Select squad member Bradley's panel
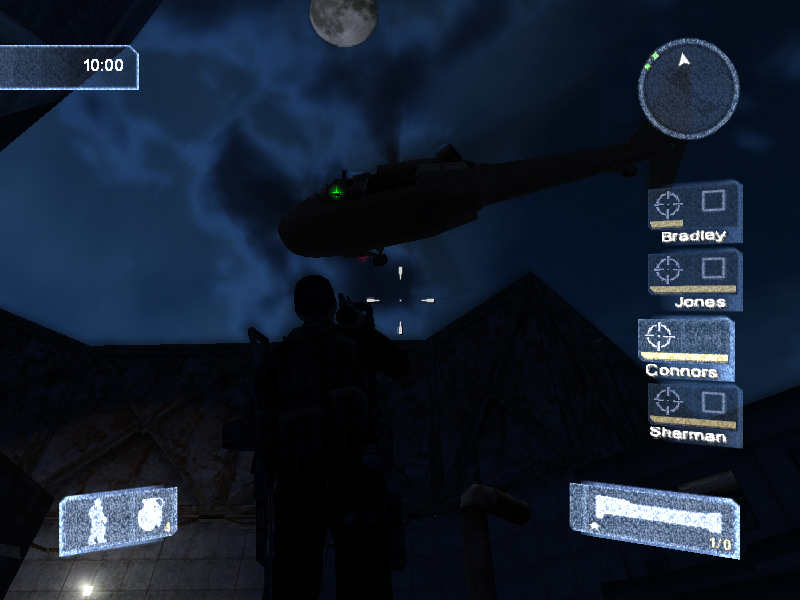Viewport: 800px width, 600px height. coord(694,212)
